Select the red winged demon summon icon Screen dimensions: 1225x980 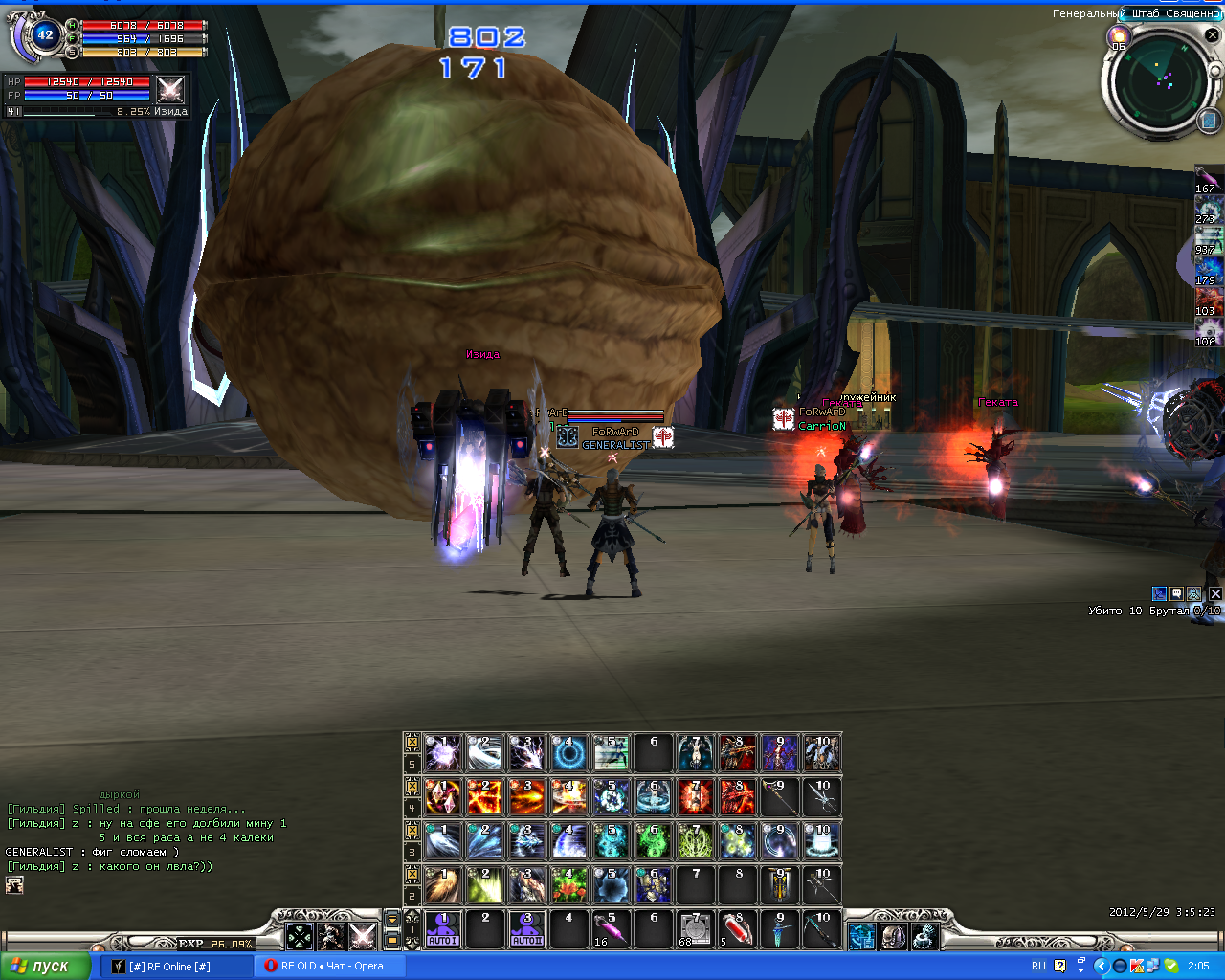(738, 753)
